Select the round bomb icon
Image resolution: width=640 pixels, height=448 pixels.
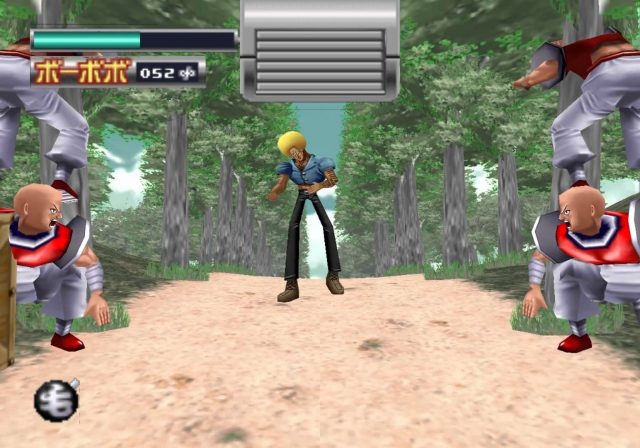[55, 401]
